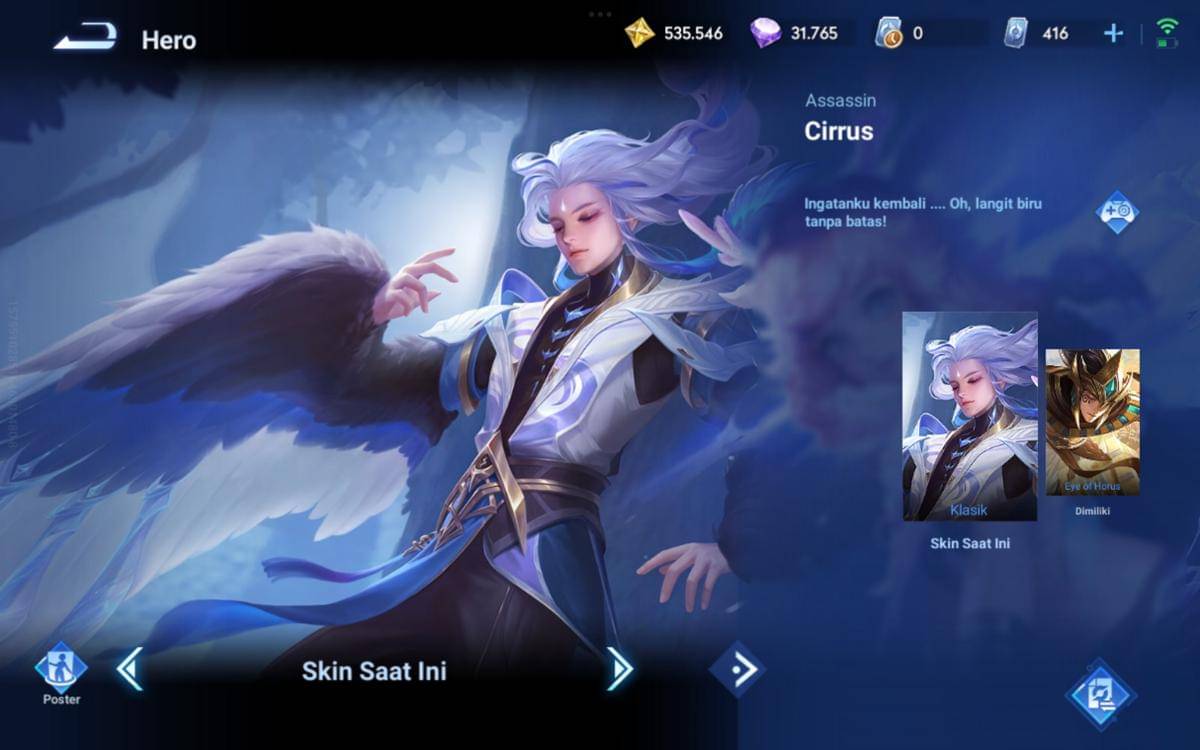The height and width of the screenshot is (750, 1200).
Task: Show the next skin with right arrow
Action: [619, 669]
